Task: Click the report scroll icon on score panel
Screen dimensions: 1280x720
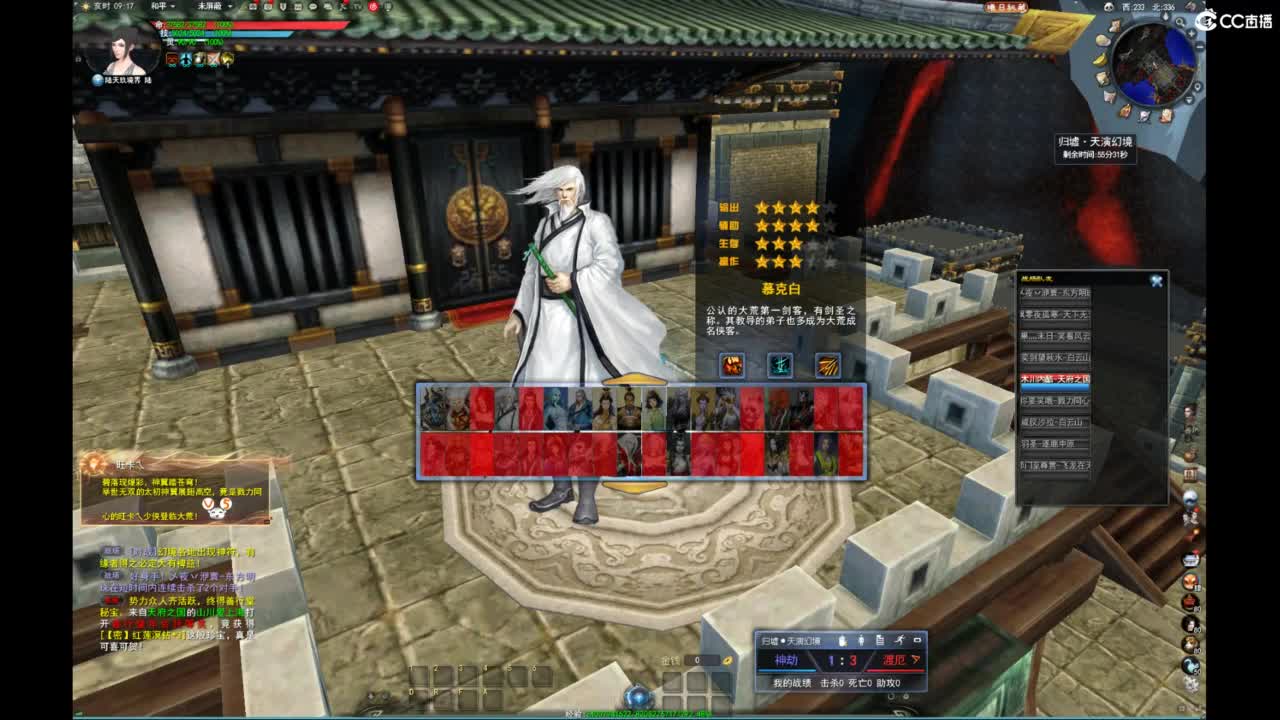Action: (x=880, y=641)
